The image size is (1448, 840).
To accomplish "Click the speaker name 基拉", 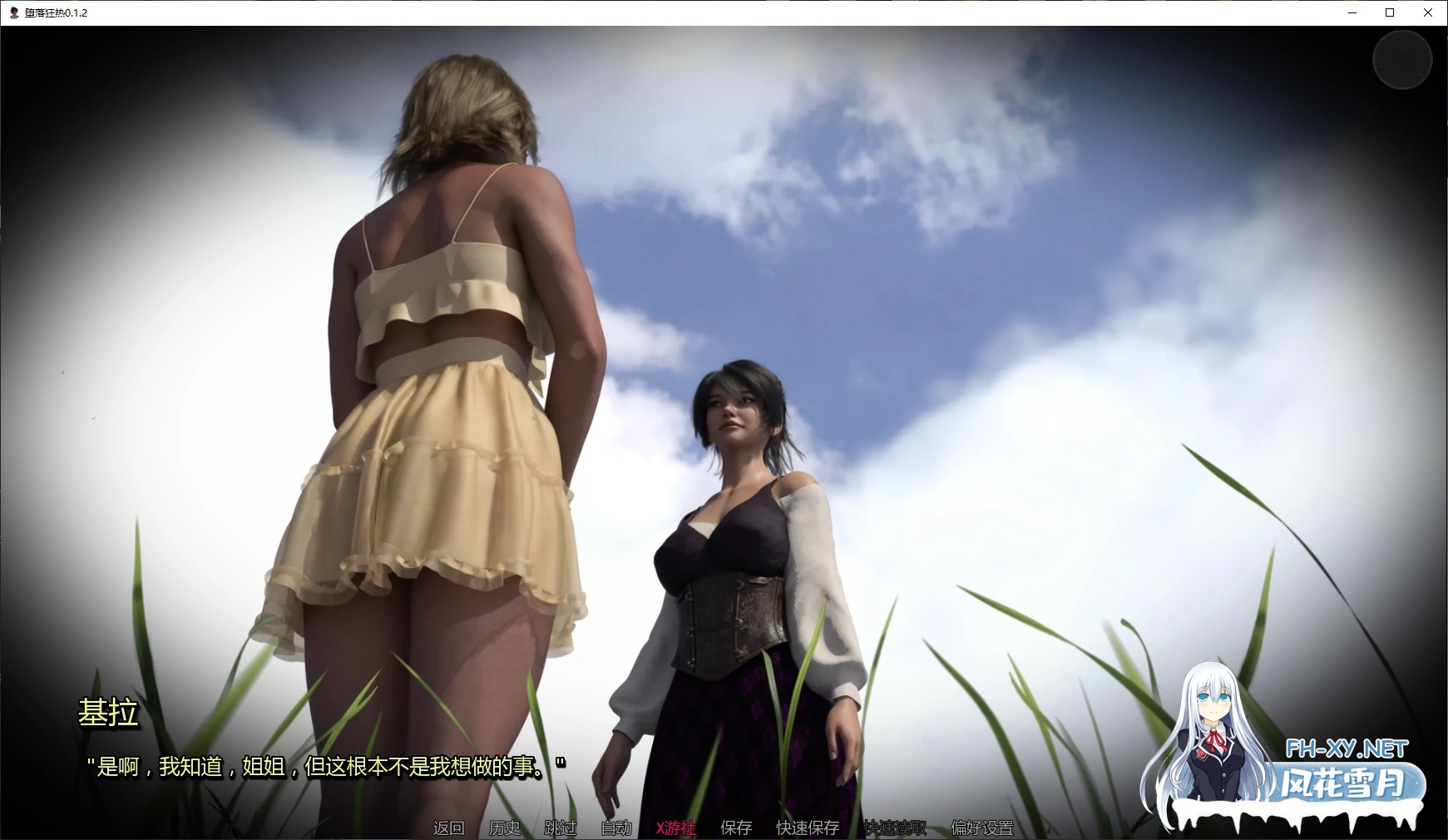I will click(108, 713).
